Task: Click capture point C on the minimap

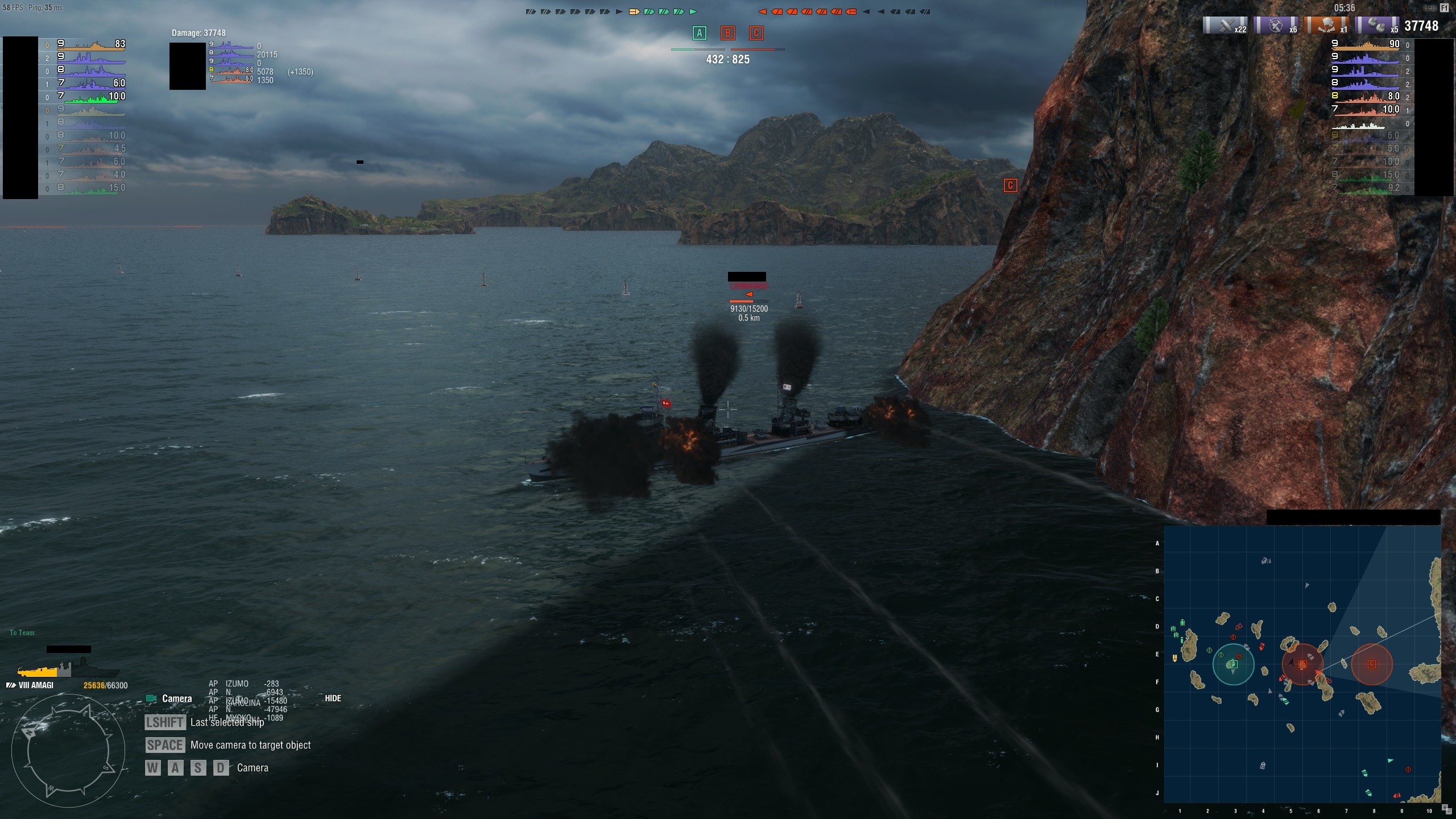Action: point(1371,664)
